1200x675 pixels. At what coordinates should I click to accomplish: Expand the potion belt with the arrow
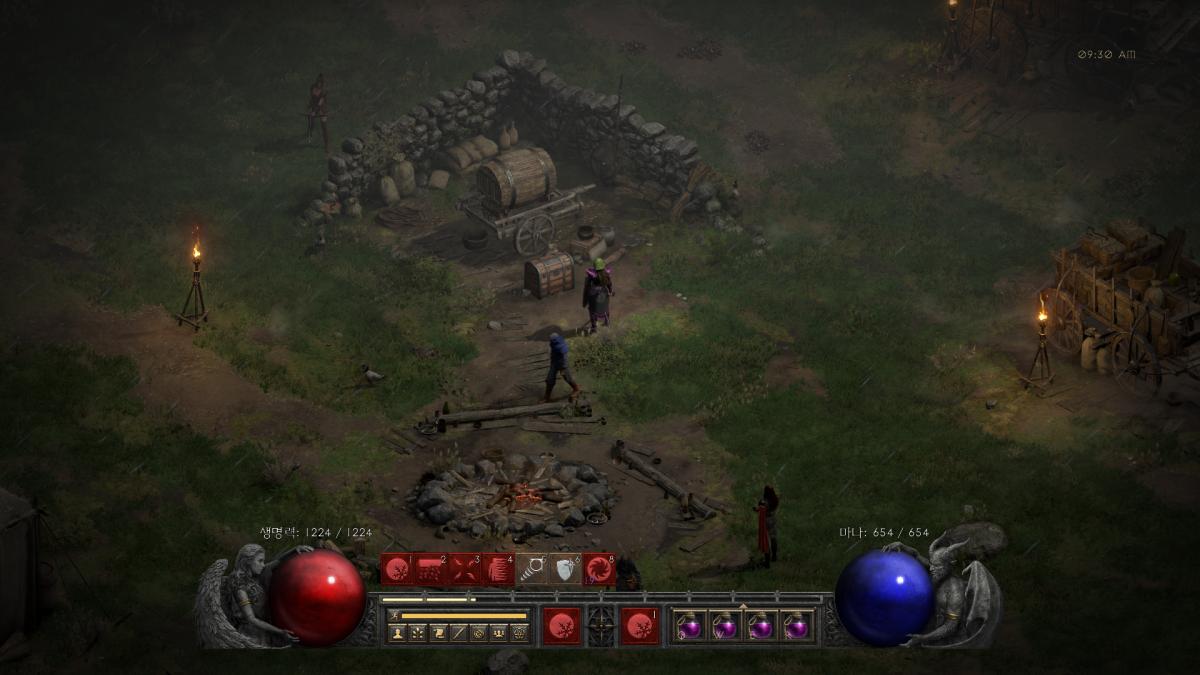pyautogui.click(x=742, y=606)
